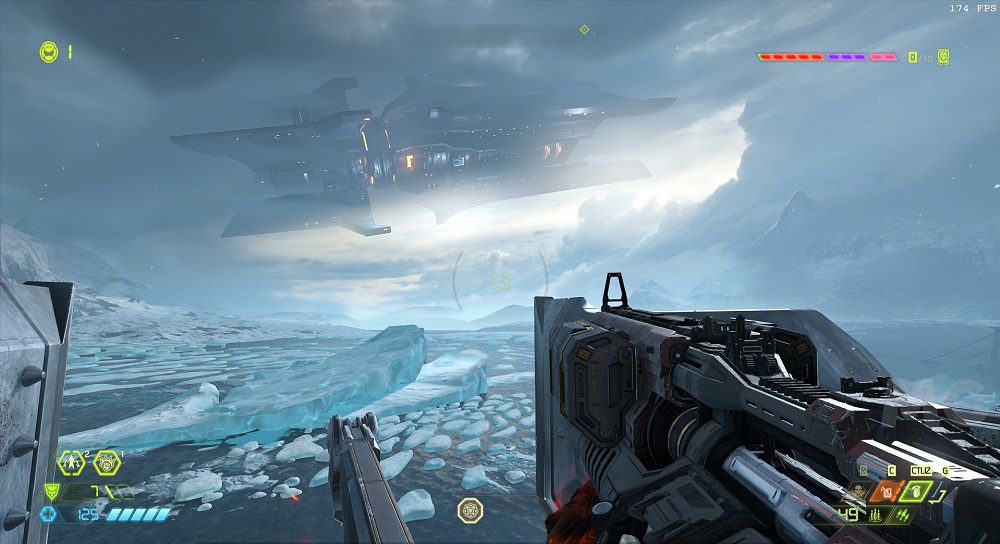This screenshot has width=1000, height=544.
Task: Activate the green frag grenade icon
Action: 918,492
